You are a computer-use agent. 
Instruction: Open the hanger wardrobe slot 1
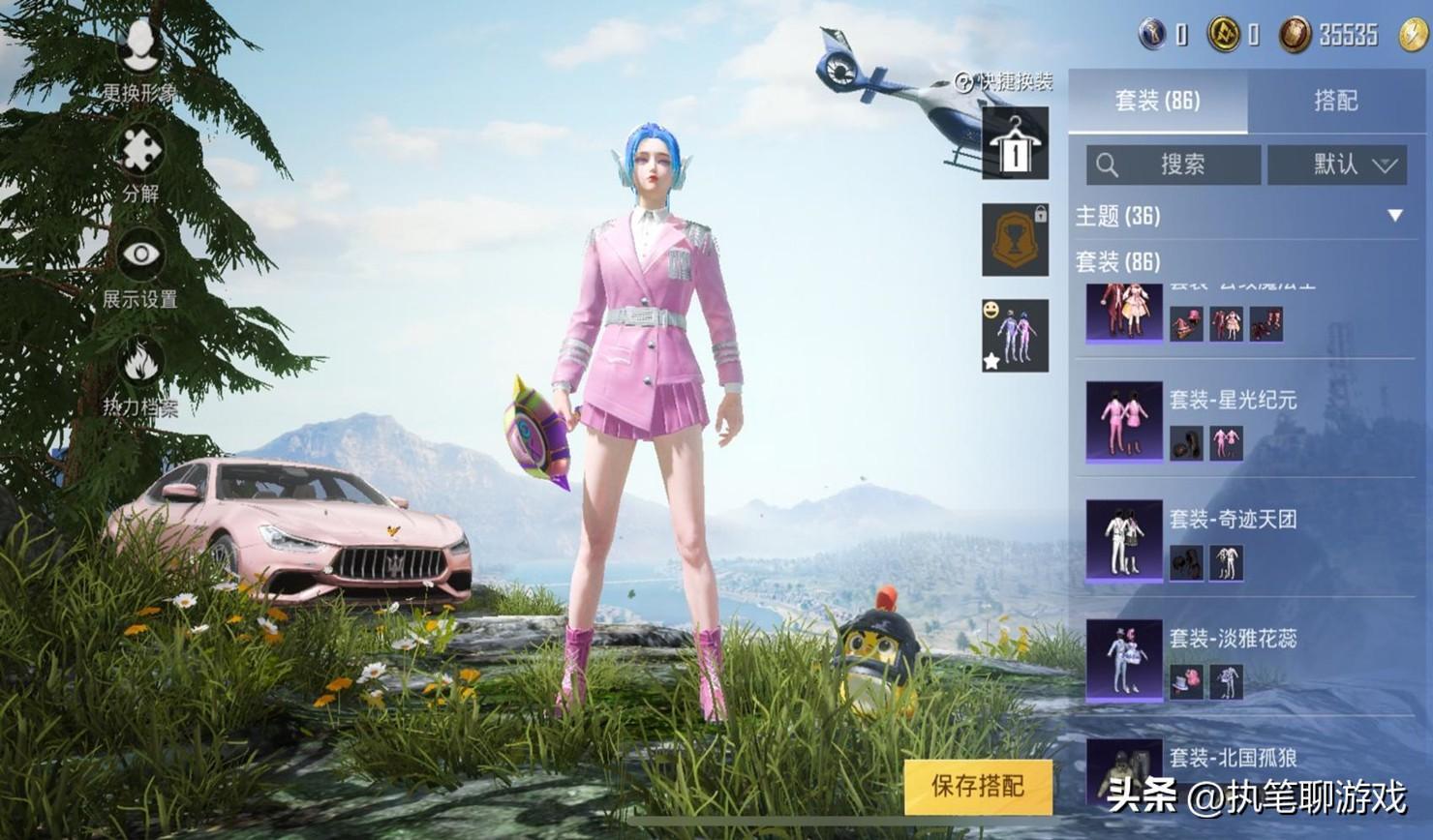(1015, 144)
